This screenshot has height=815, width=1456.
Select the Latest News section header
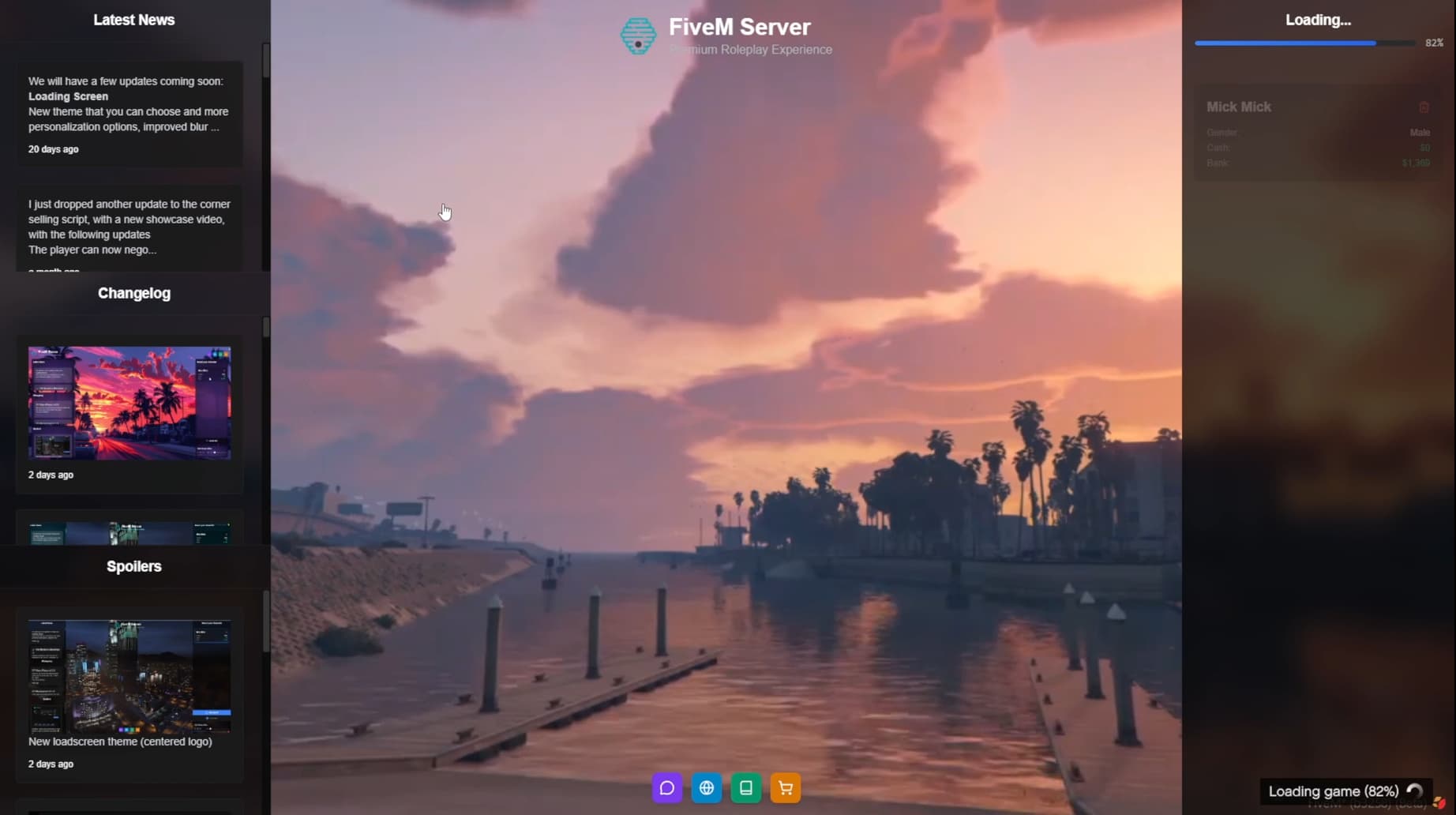[x=133, y=20]
